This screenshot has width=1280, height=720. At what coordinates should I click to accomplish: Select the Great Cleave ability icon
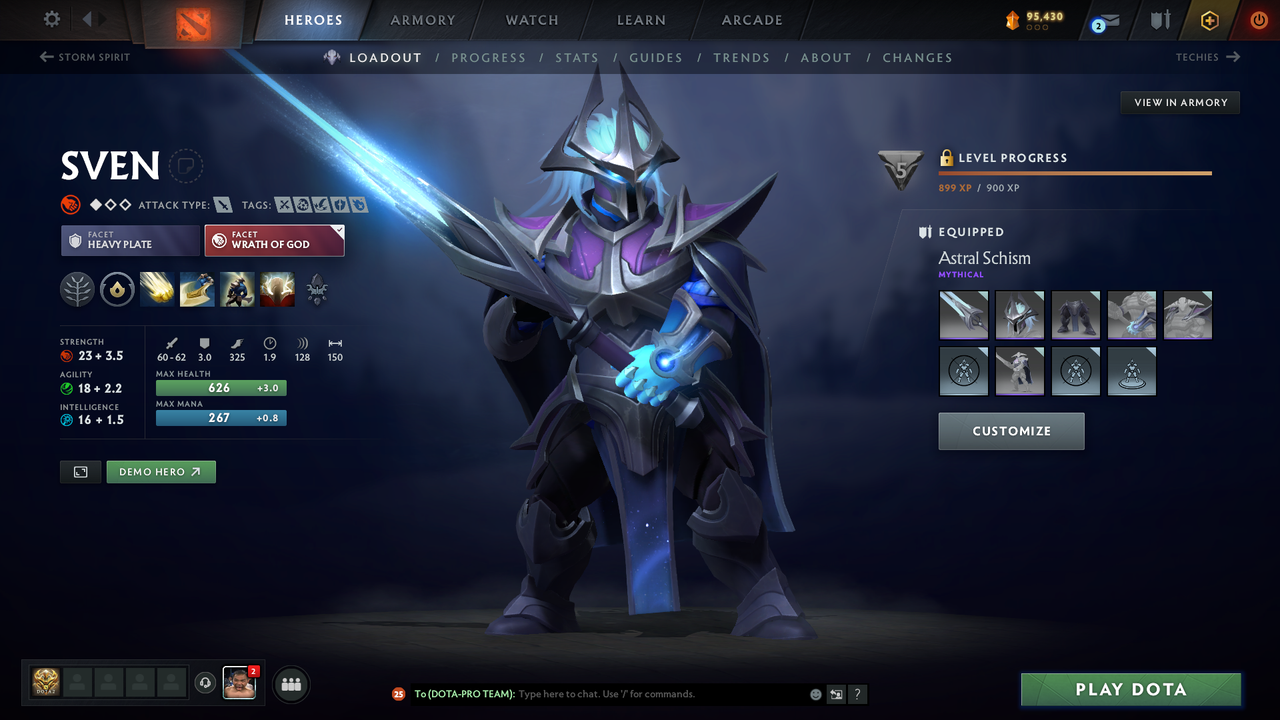(197, 290)
